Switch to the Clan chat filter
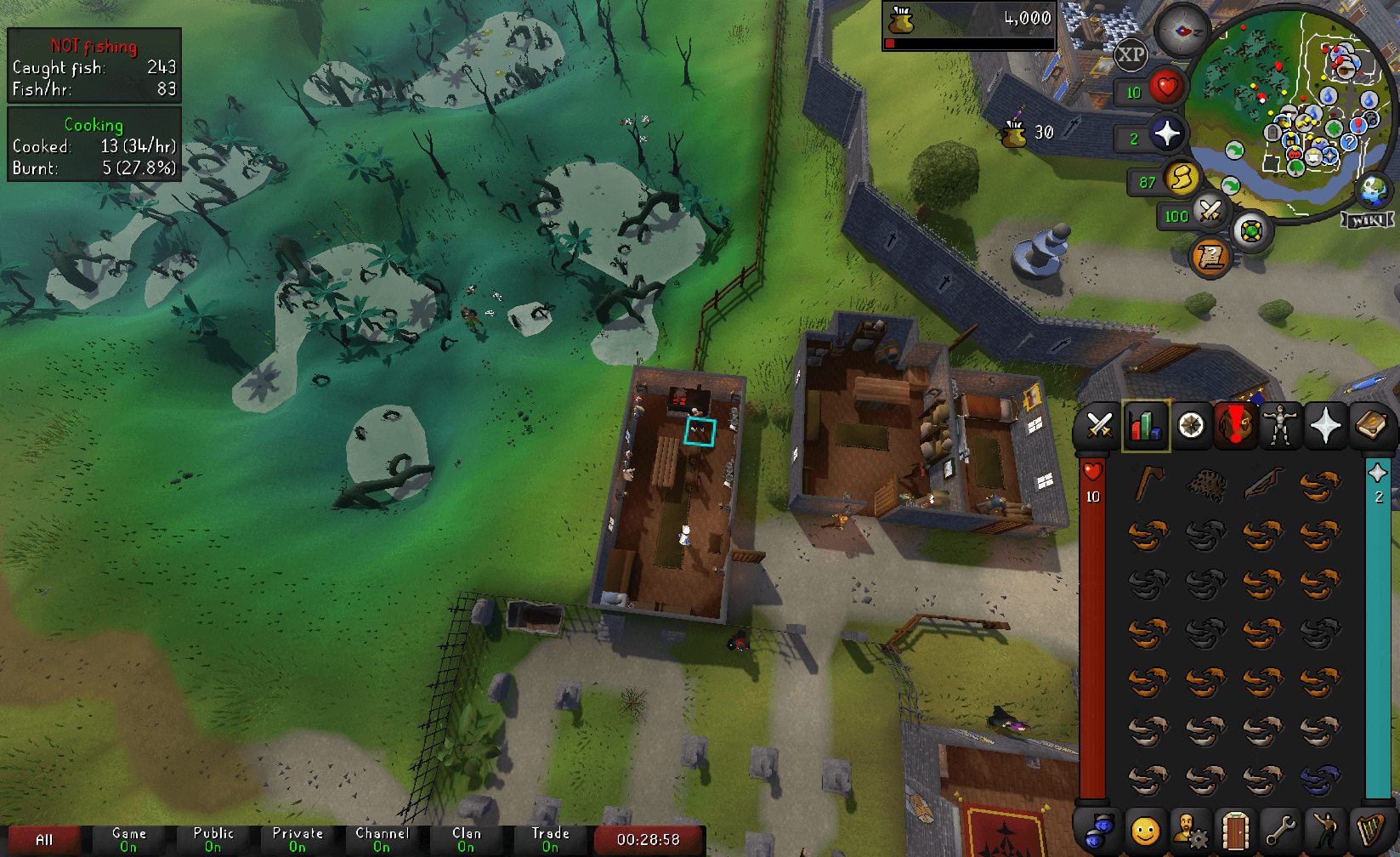This screenshot has height=857, width=1400. coord(466,839)
